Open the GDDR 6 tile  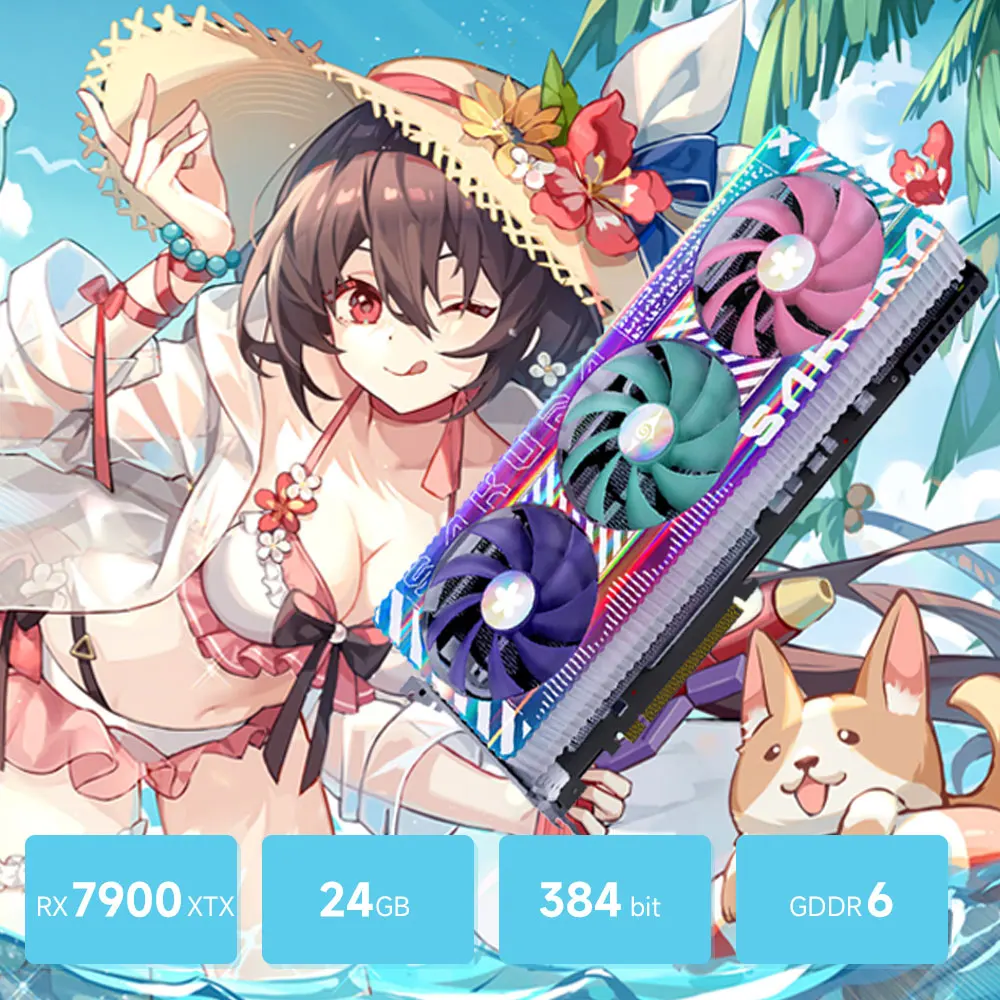[x=841, y=900]
